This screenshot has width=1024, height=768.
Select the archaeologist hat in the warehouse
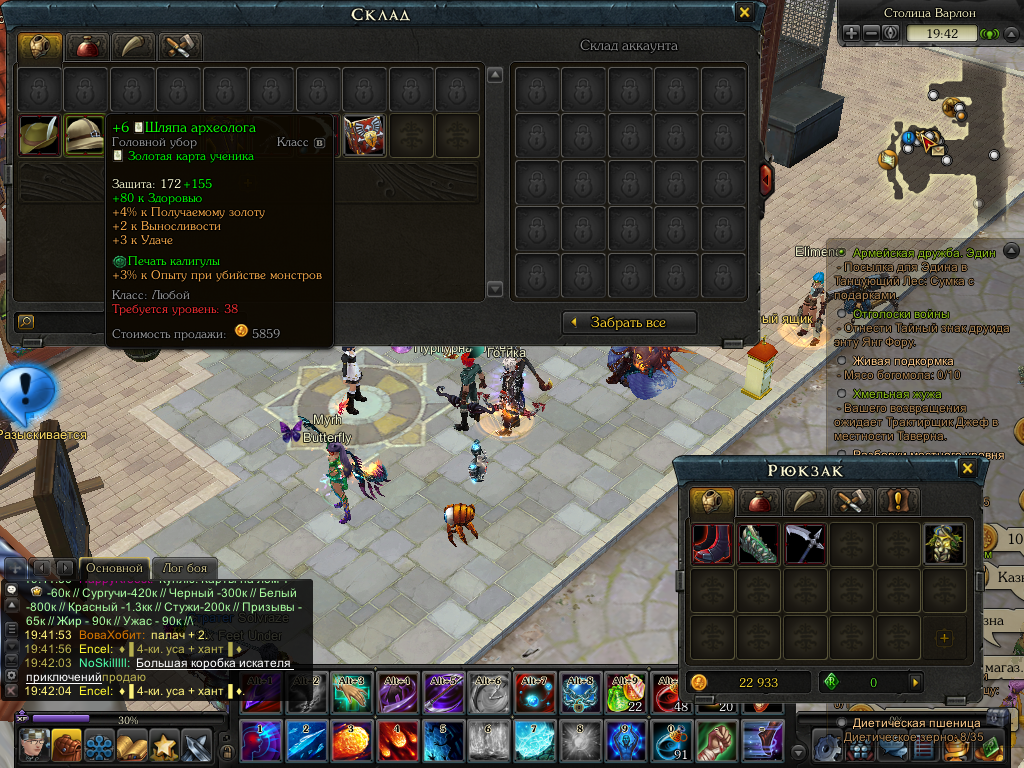(x=84, y=136)
